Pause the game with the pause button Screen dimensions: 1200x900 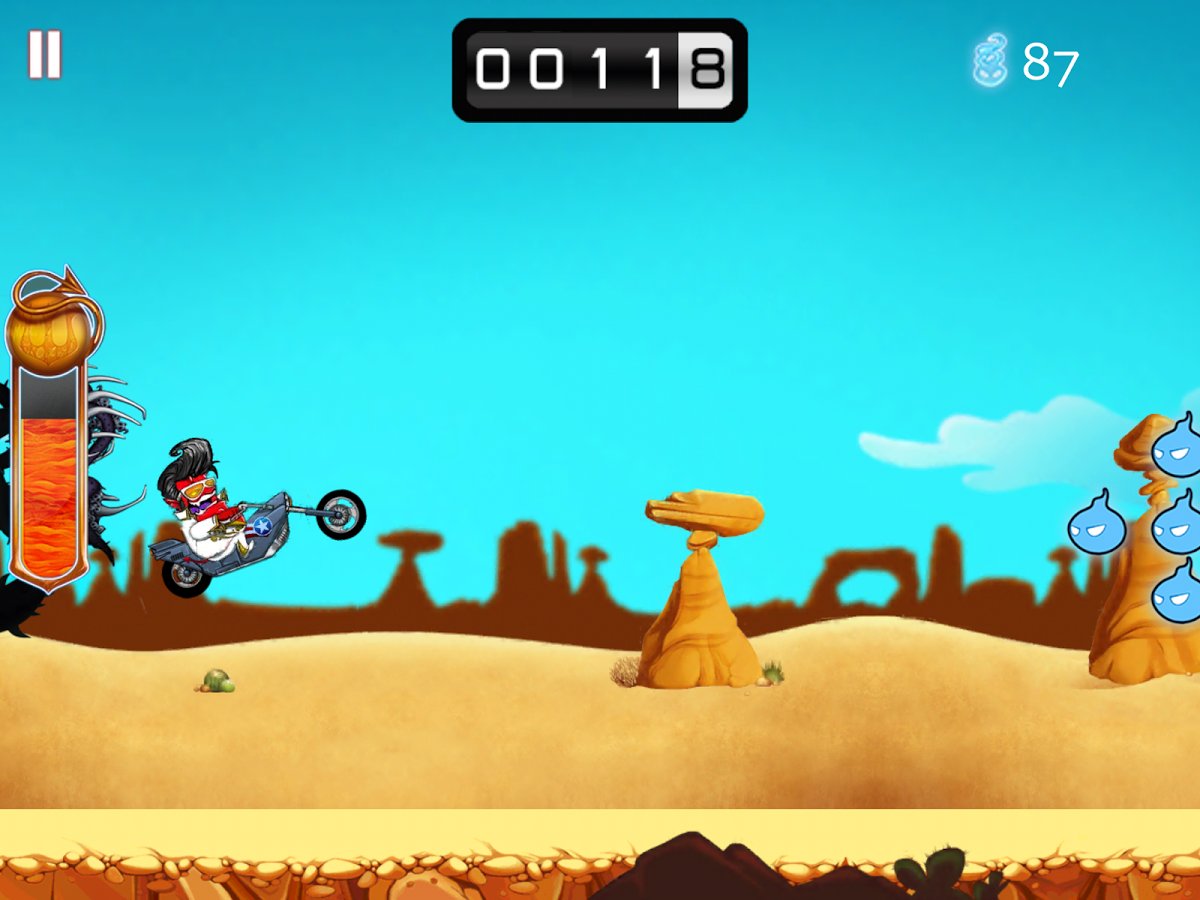point(45,54)
